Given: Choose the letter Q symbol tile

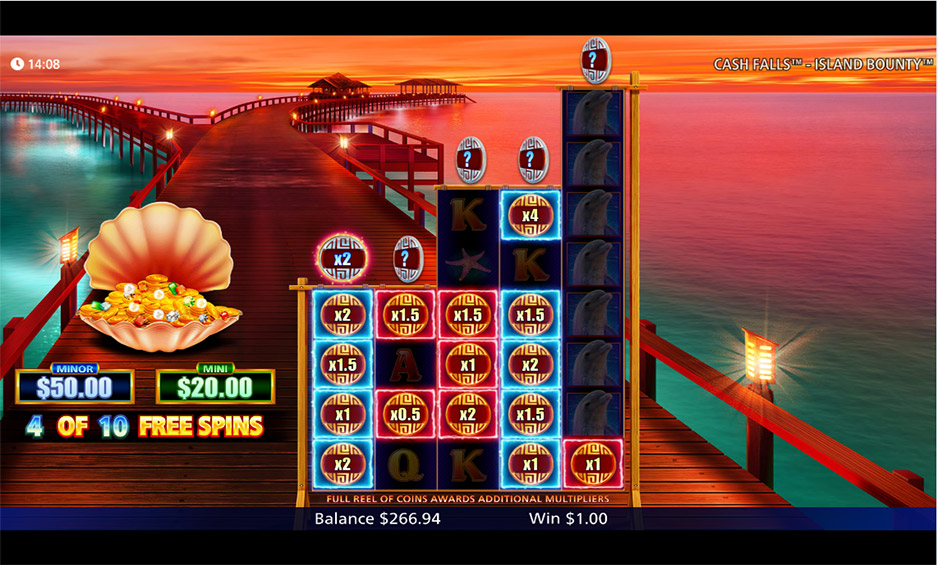Looking at the screenshot, I should pos(406,464).
